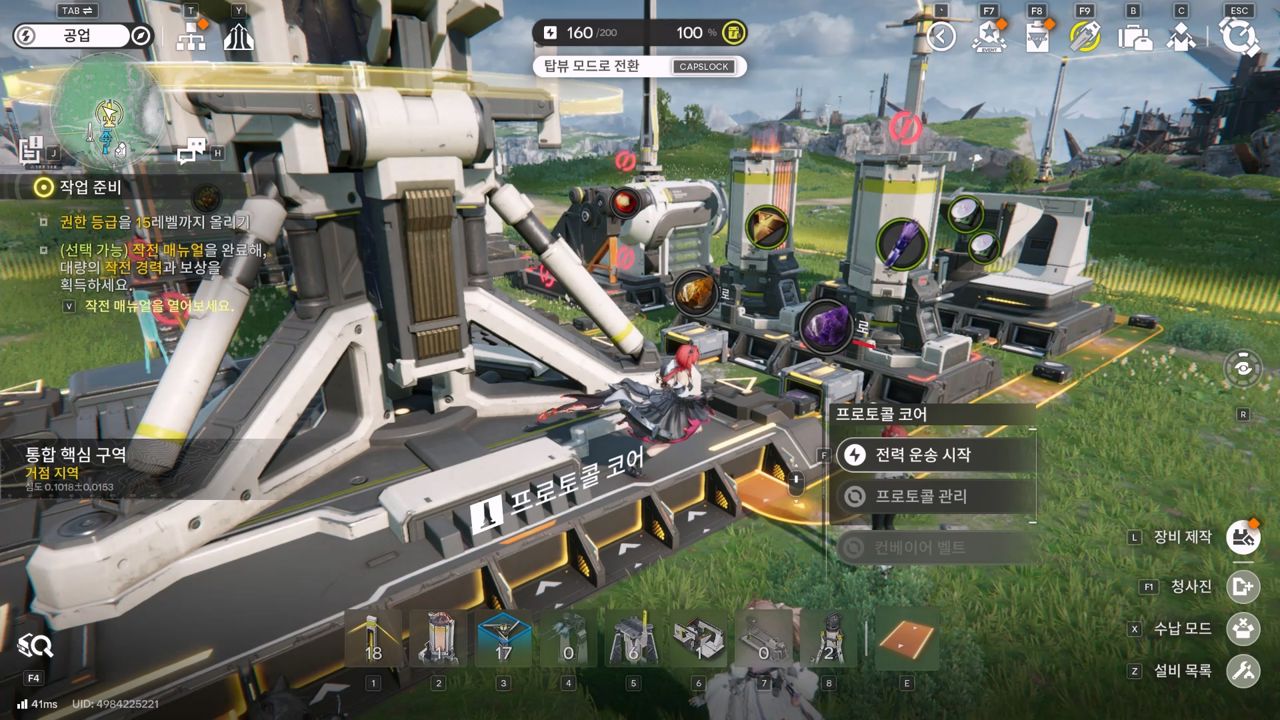
Task: Collapse top bar with left-arrow circle
Action: [941, 37]
